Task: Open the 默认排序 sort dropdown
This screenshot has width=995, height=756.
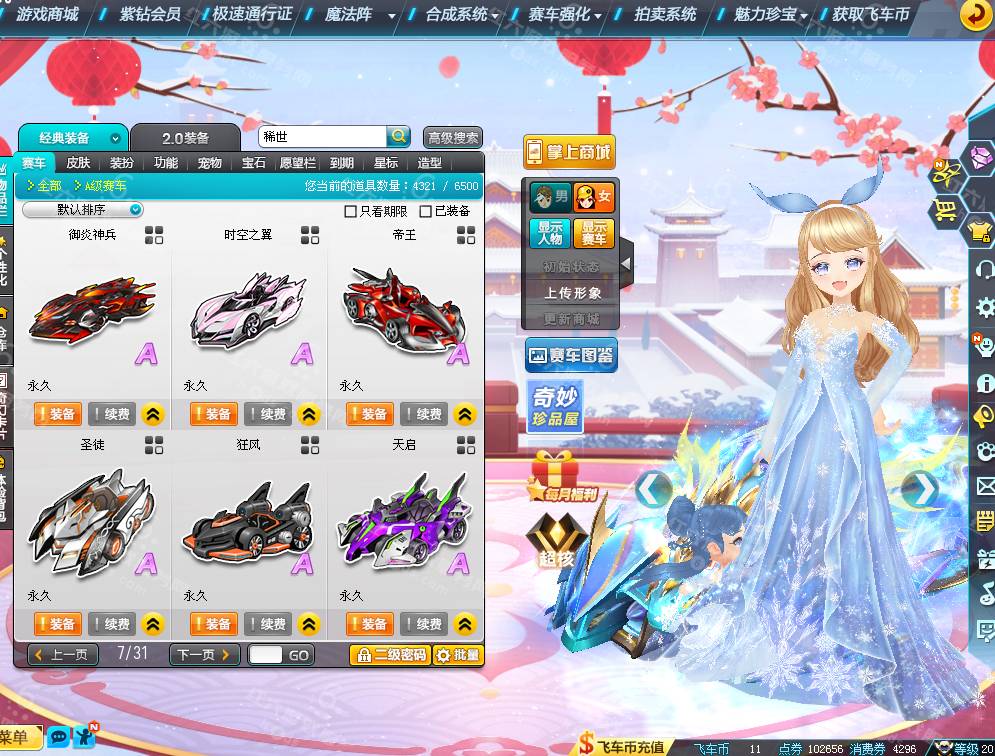Action: (83, 210)
